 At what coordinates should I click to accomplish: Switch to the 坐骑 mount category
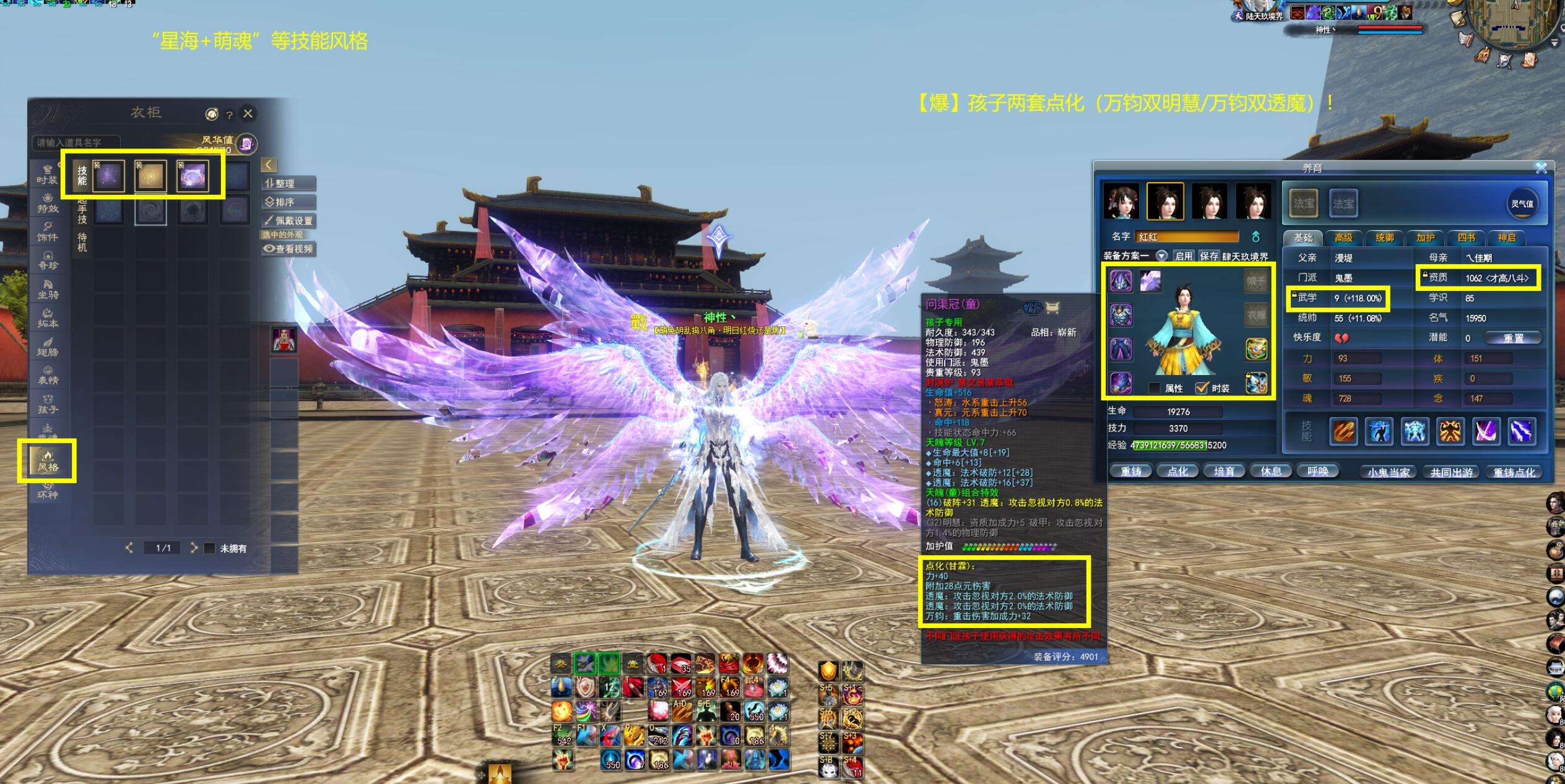[x=48, y=289]
